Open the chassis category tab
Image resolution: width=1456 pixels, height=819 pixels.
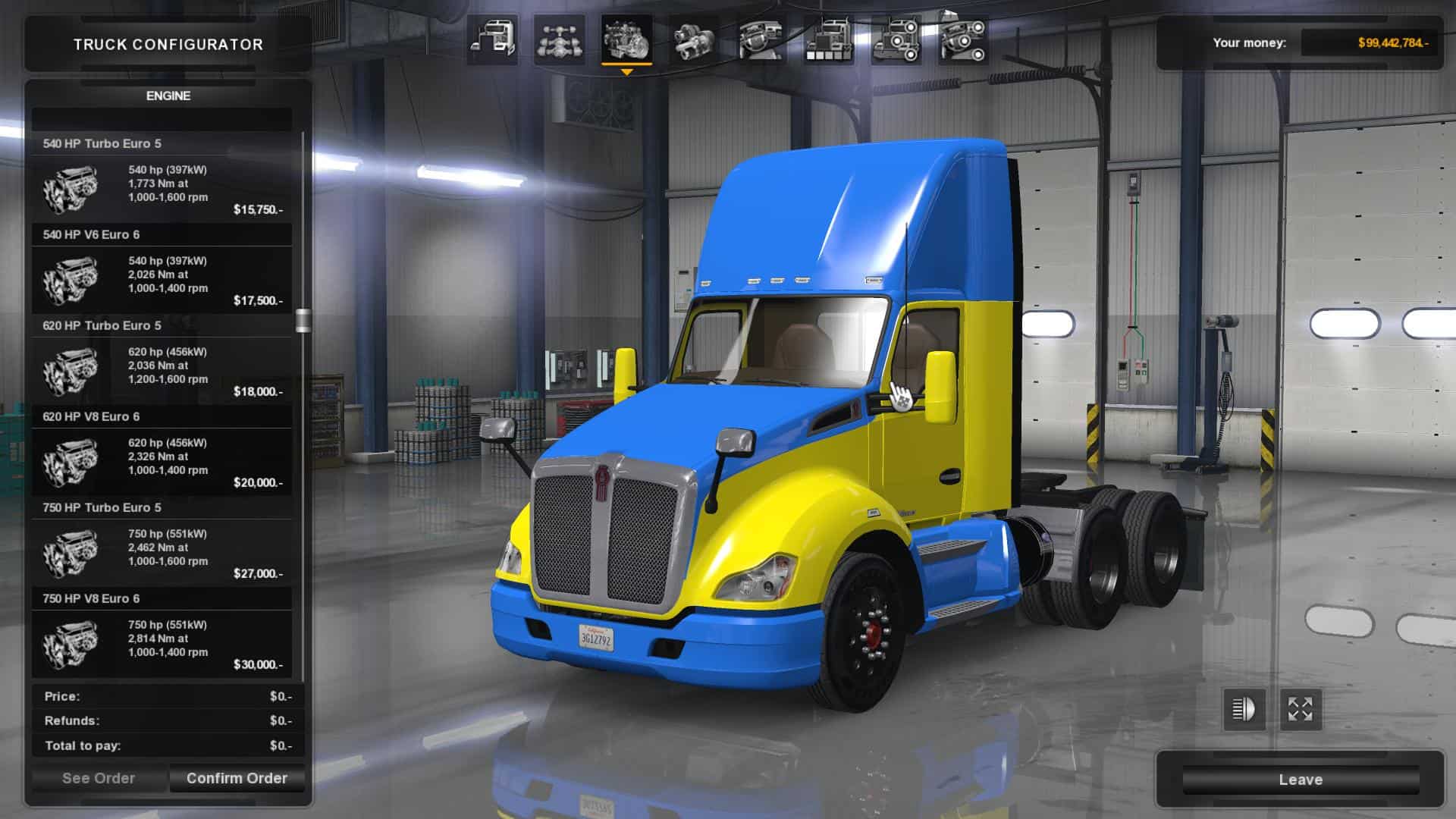click(x=559, y=40)
